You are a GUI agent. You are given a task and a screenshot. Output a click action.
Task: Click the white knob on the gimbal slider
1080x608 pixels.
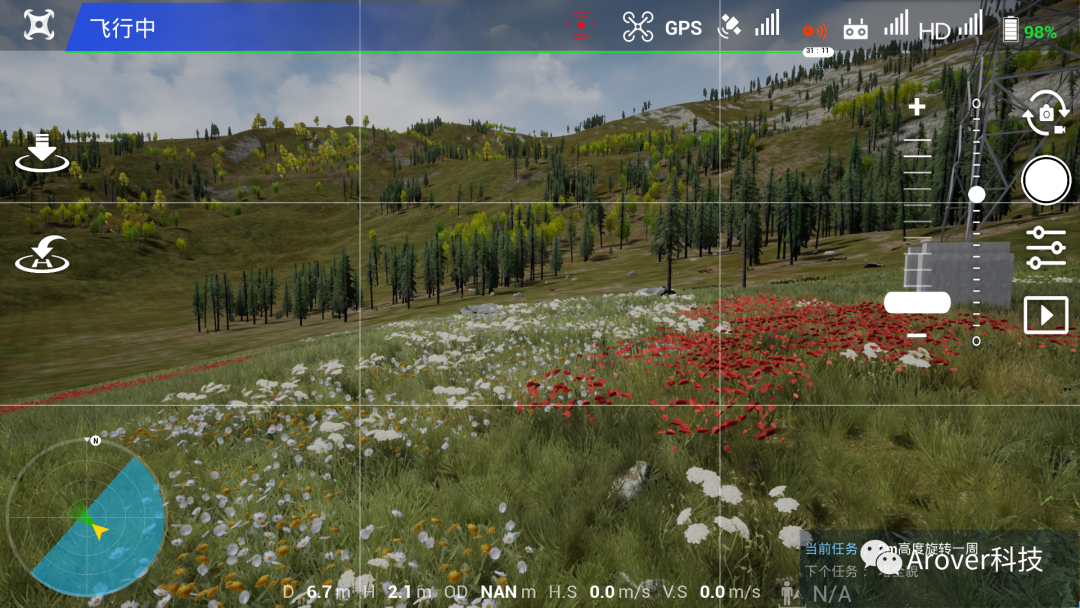pos(977,194)
